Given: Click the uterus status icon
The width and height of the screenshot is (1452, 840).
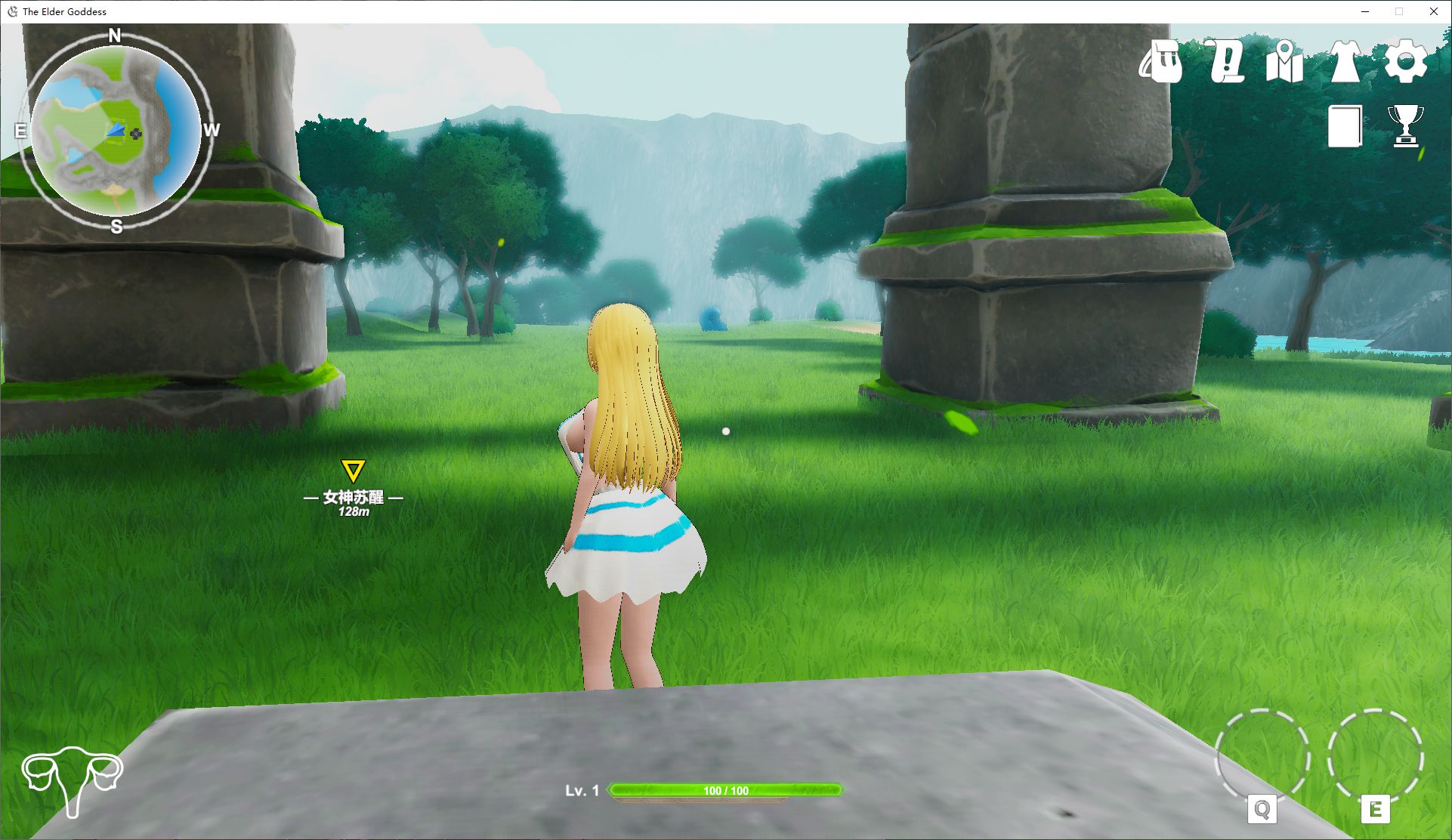Looking at the screenshot, I should point(72,780).
